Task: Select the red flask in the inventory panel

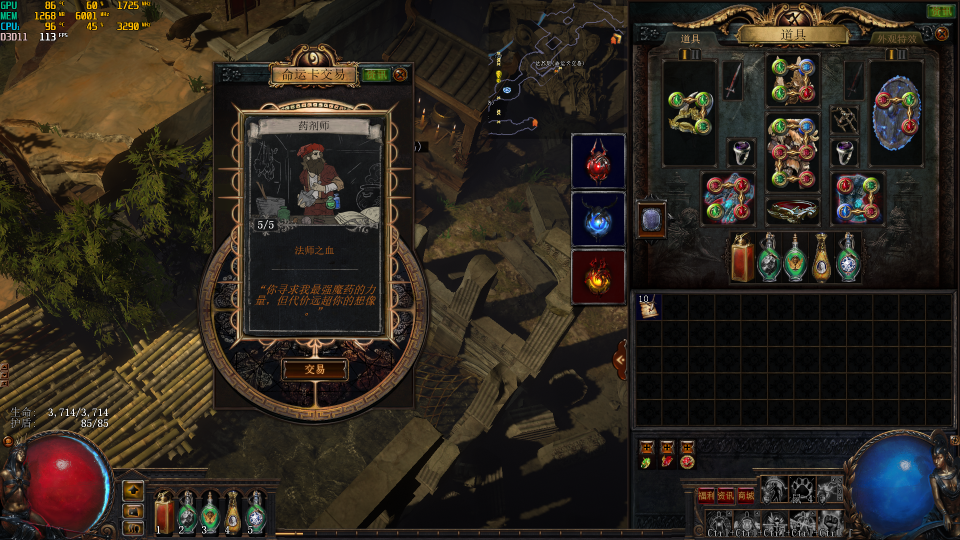Action: point(743,258)
